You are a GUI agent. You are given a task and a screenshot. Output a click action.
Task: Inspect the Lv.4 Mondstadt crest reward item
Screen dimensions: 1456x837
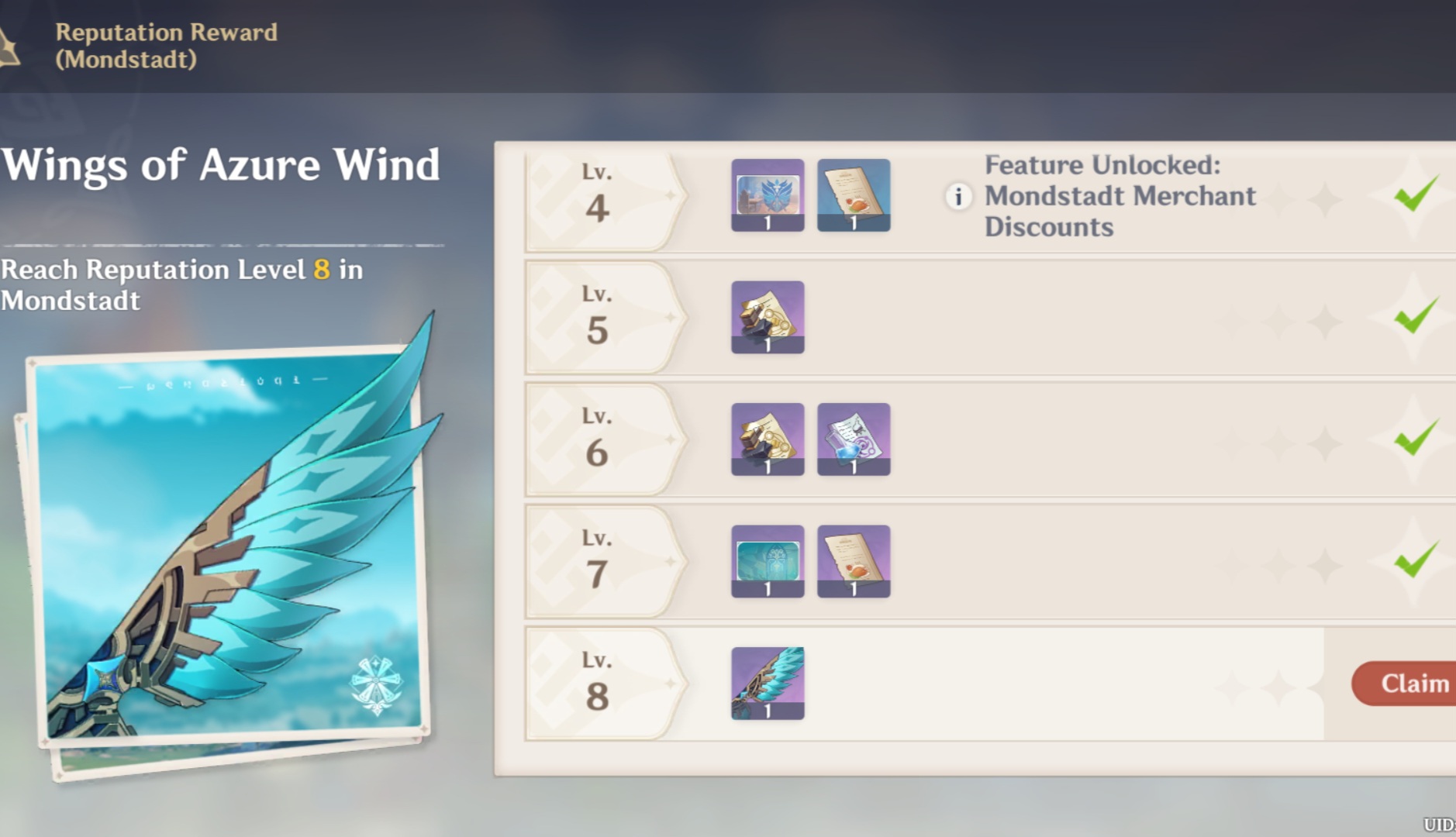(x=767, y=196)
